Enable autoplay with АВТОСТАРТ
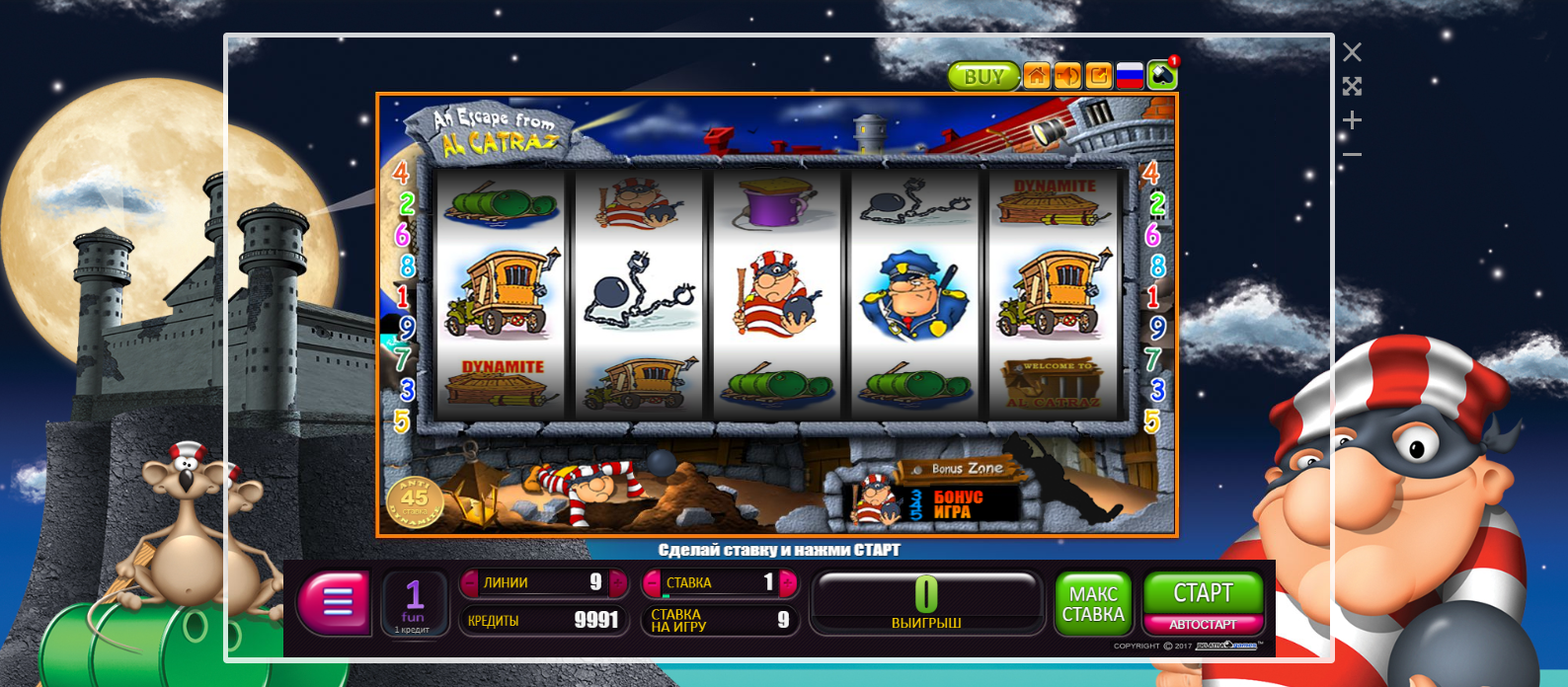 (1203, 625)
